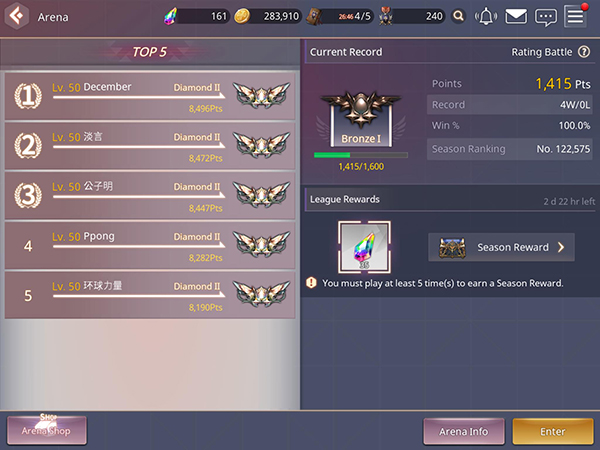Open the mailbox
Viewport: 600px width, 450px height.
coord(515,16)
